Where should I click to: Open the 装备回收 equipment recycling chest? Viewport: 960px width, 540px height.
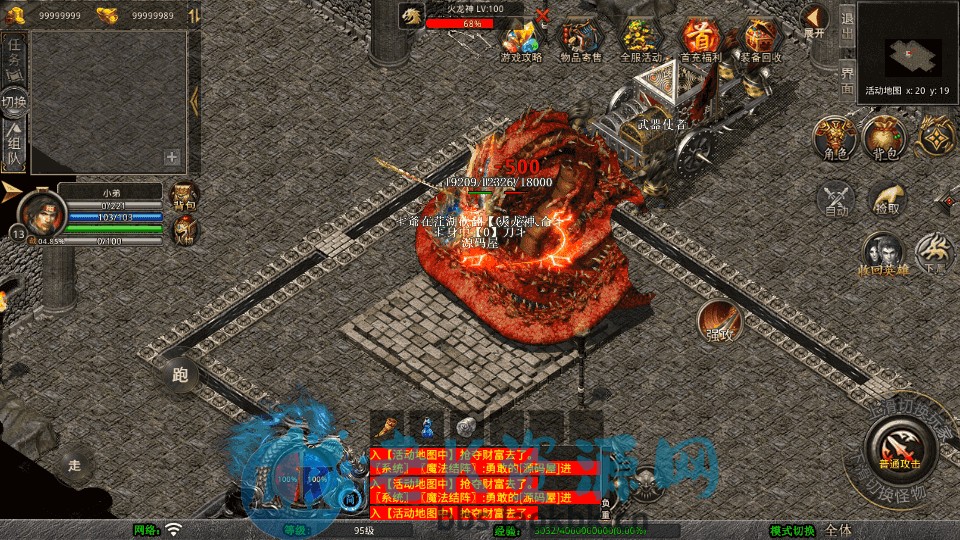pyautogui.click(x=760, y=39)
